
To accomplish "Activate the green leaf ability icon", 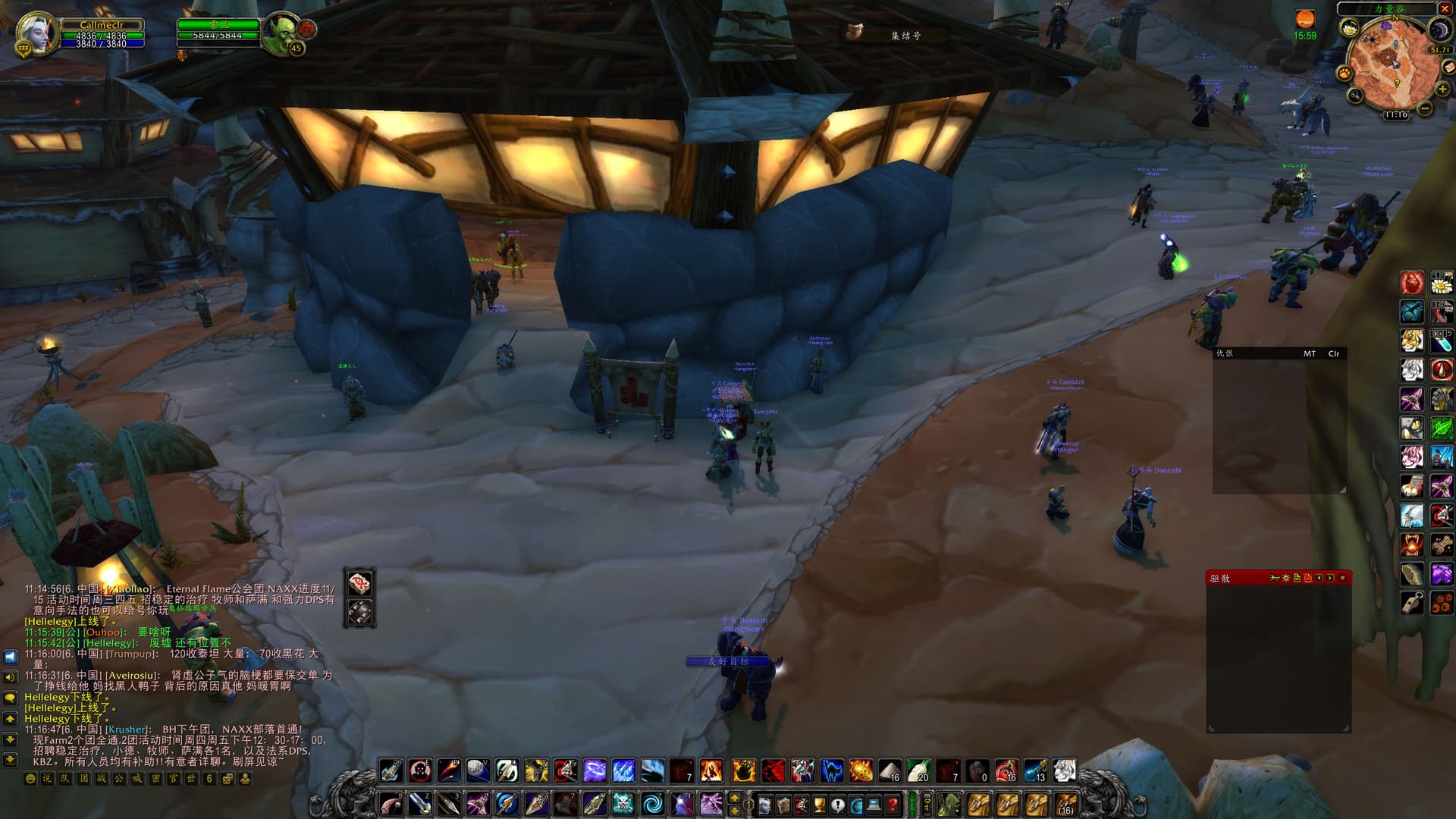I will point(1442,428).
